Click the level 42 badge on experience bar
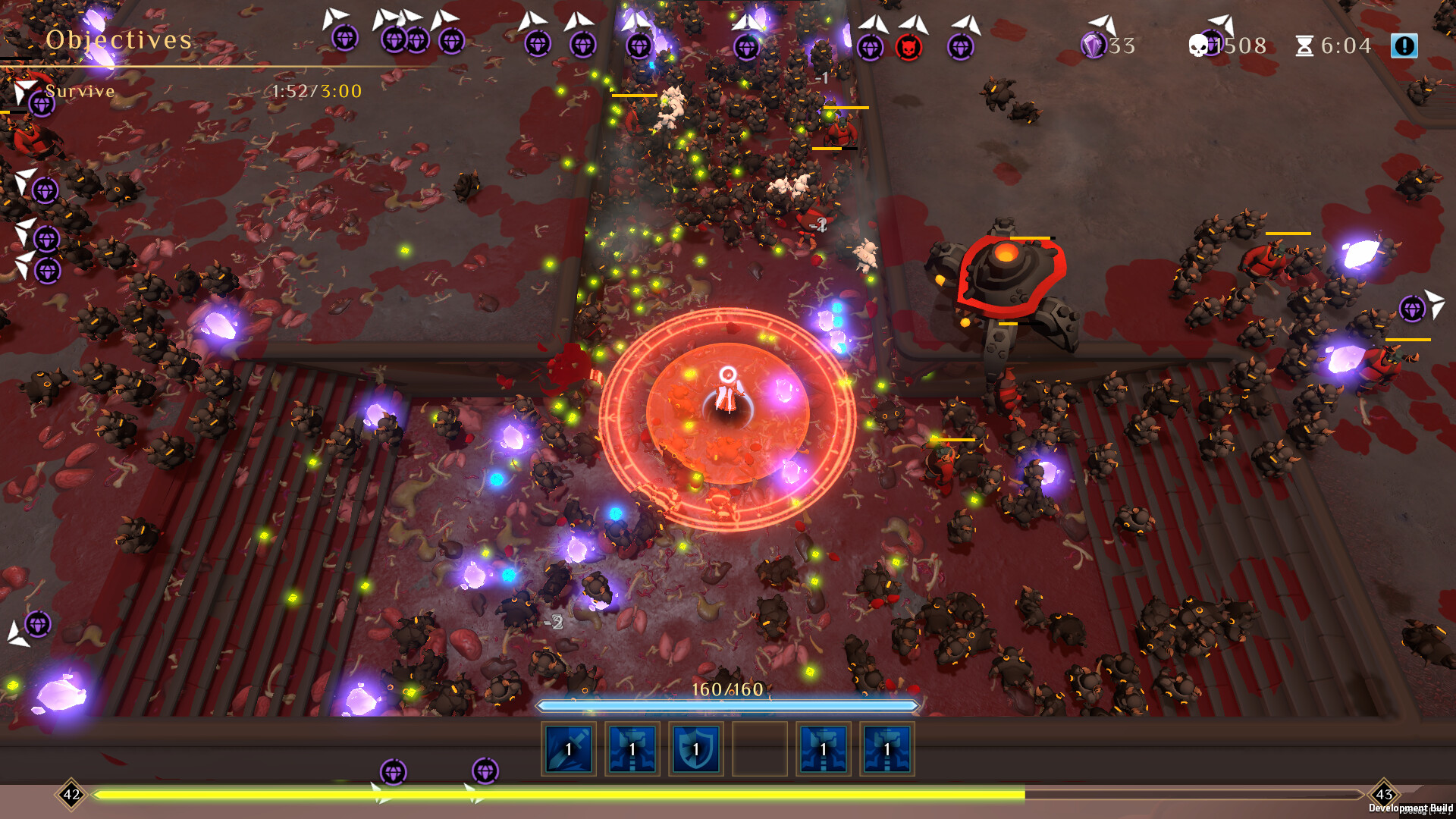Image resolution: width=1456 pixels, height=819 pixels. (x=71, y=795)
